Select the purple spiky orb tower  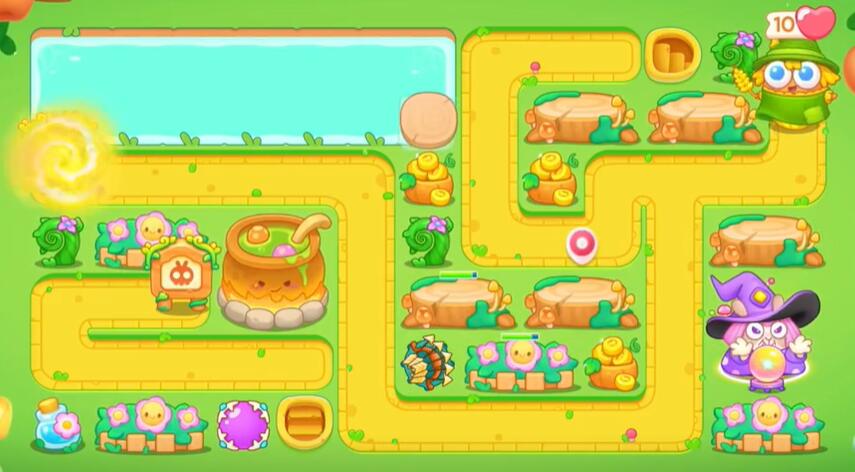243,424
